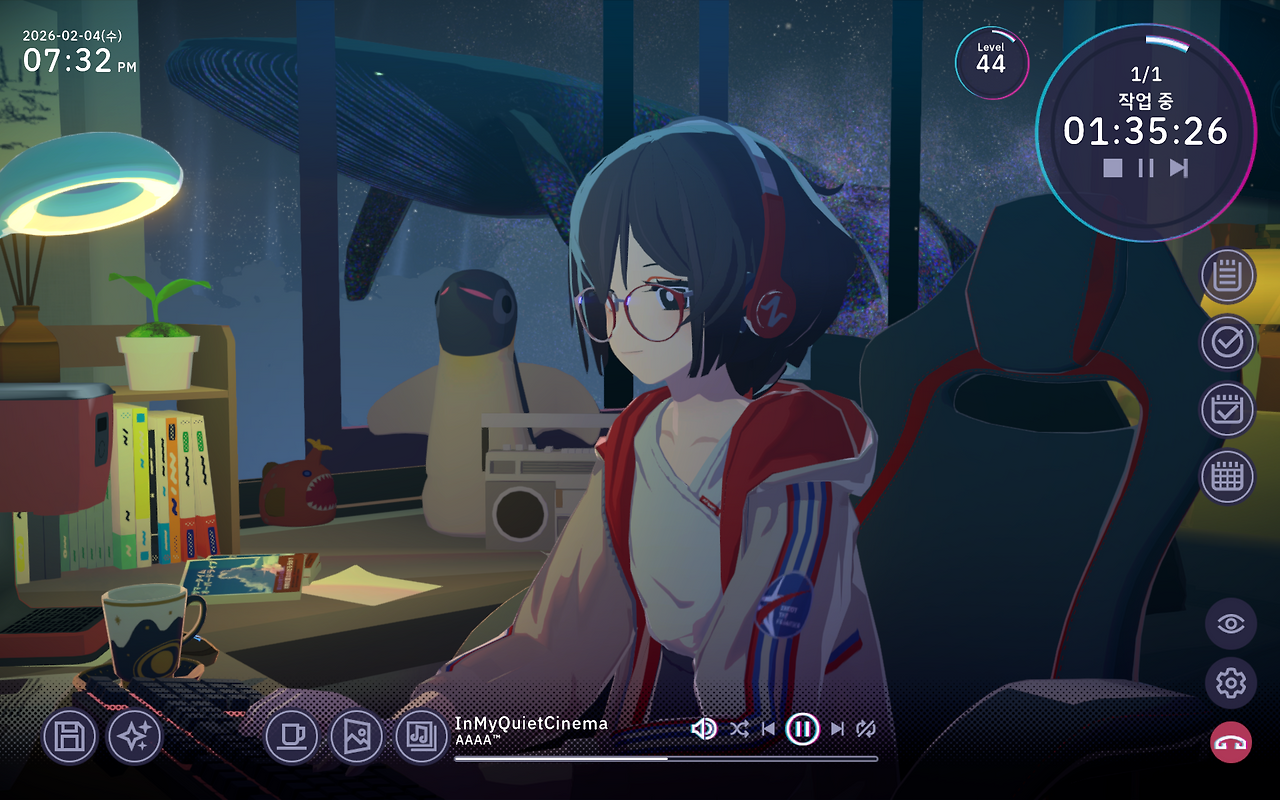Toggle shuffle for the music player

(x=739, y=729)
